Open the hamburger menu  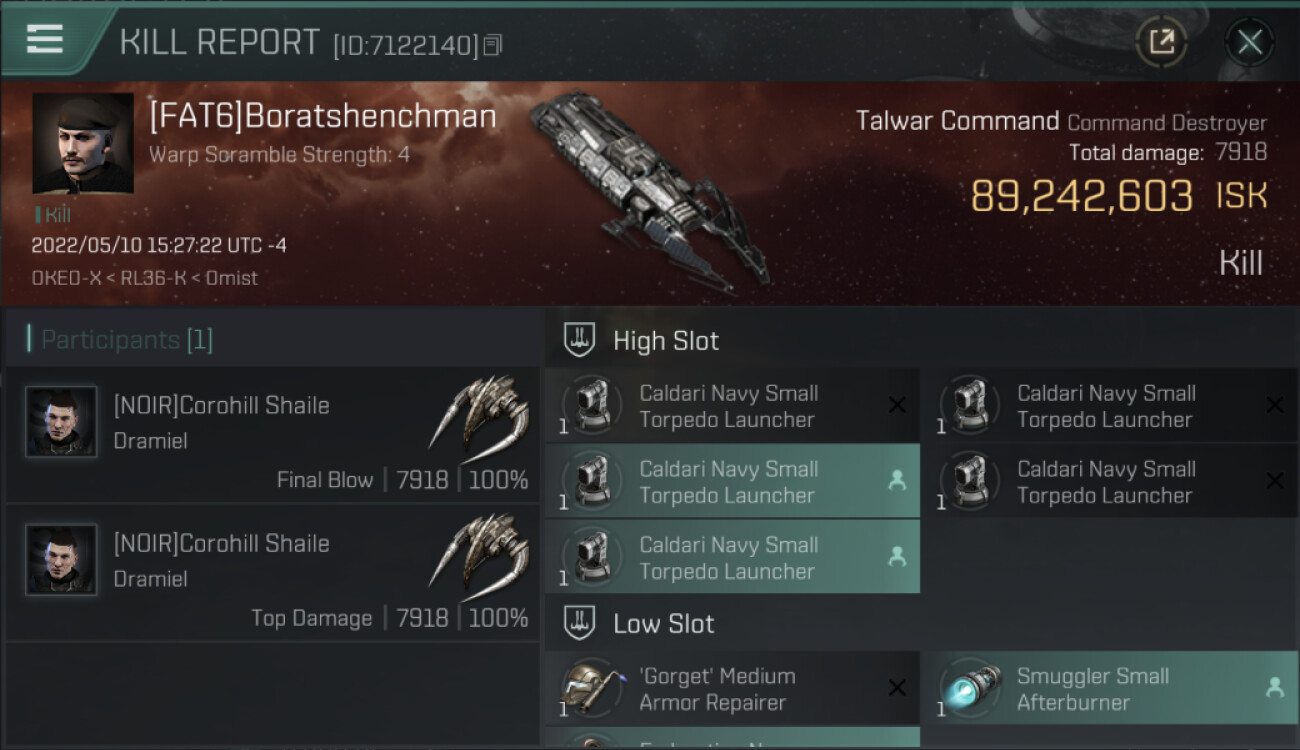click(x=45, y=40)
